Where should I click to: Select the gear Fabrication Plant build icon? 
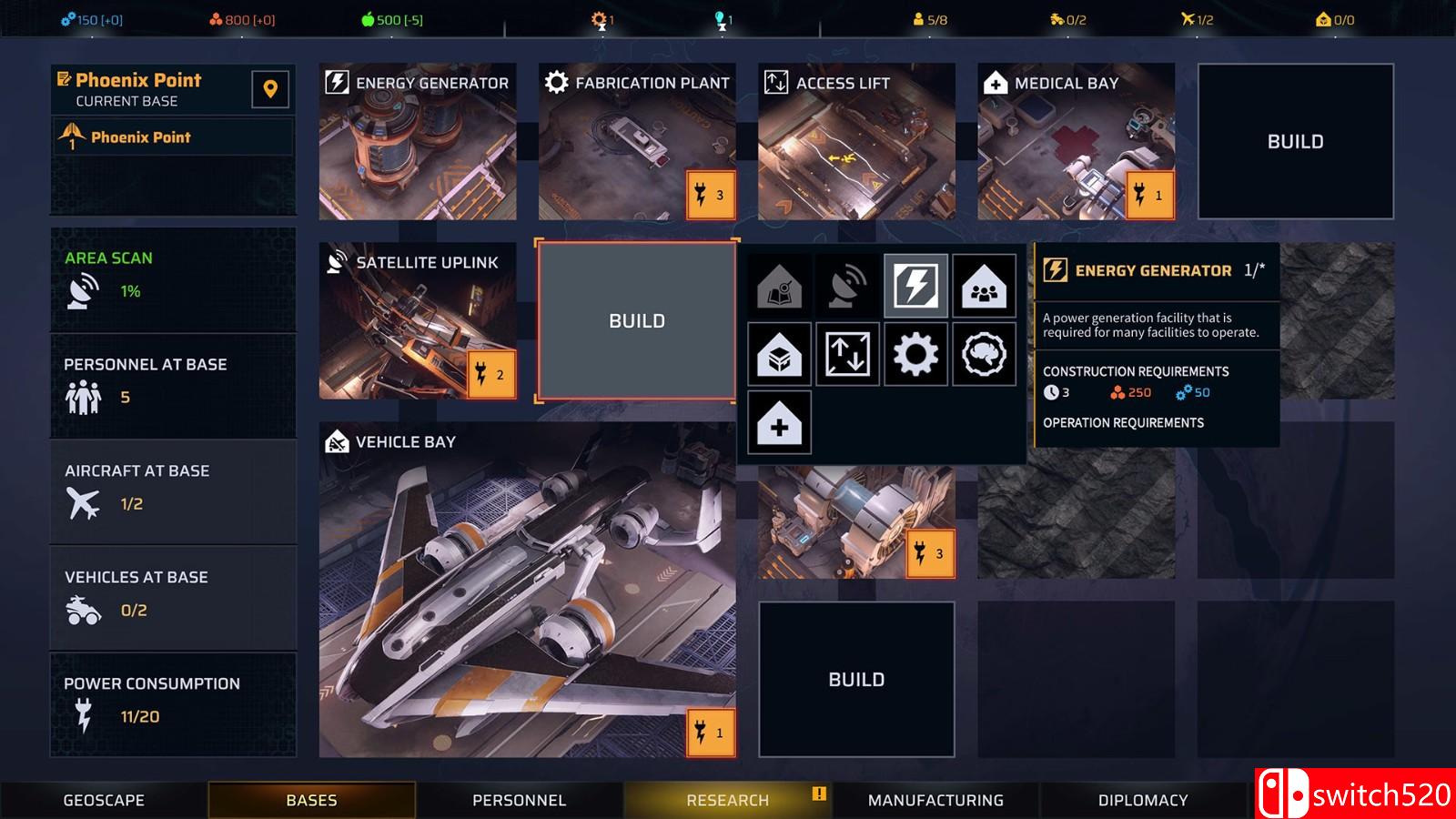[x=915, y=354]
